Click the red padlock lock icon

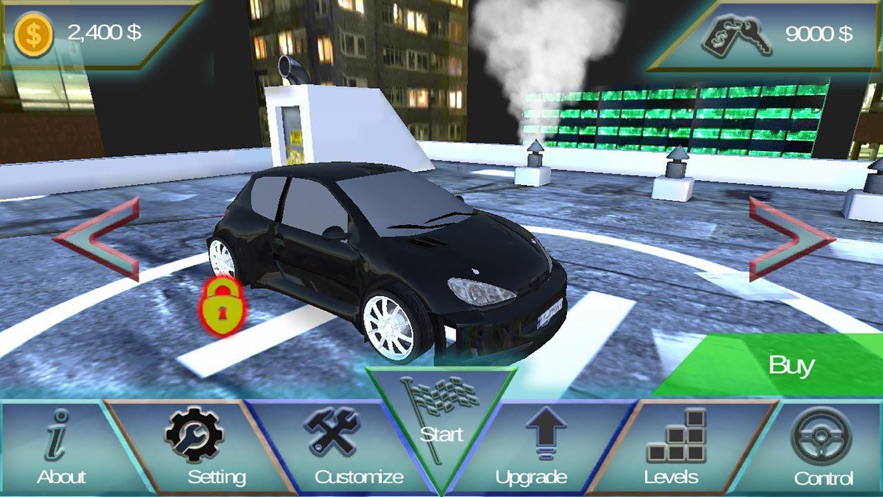click(221, 305)
